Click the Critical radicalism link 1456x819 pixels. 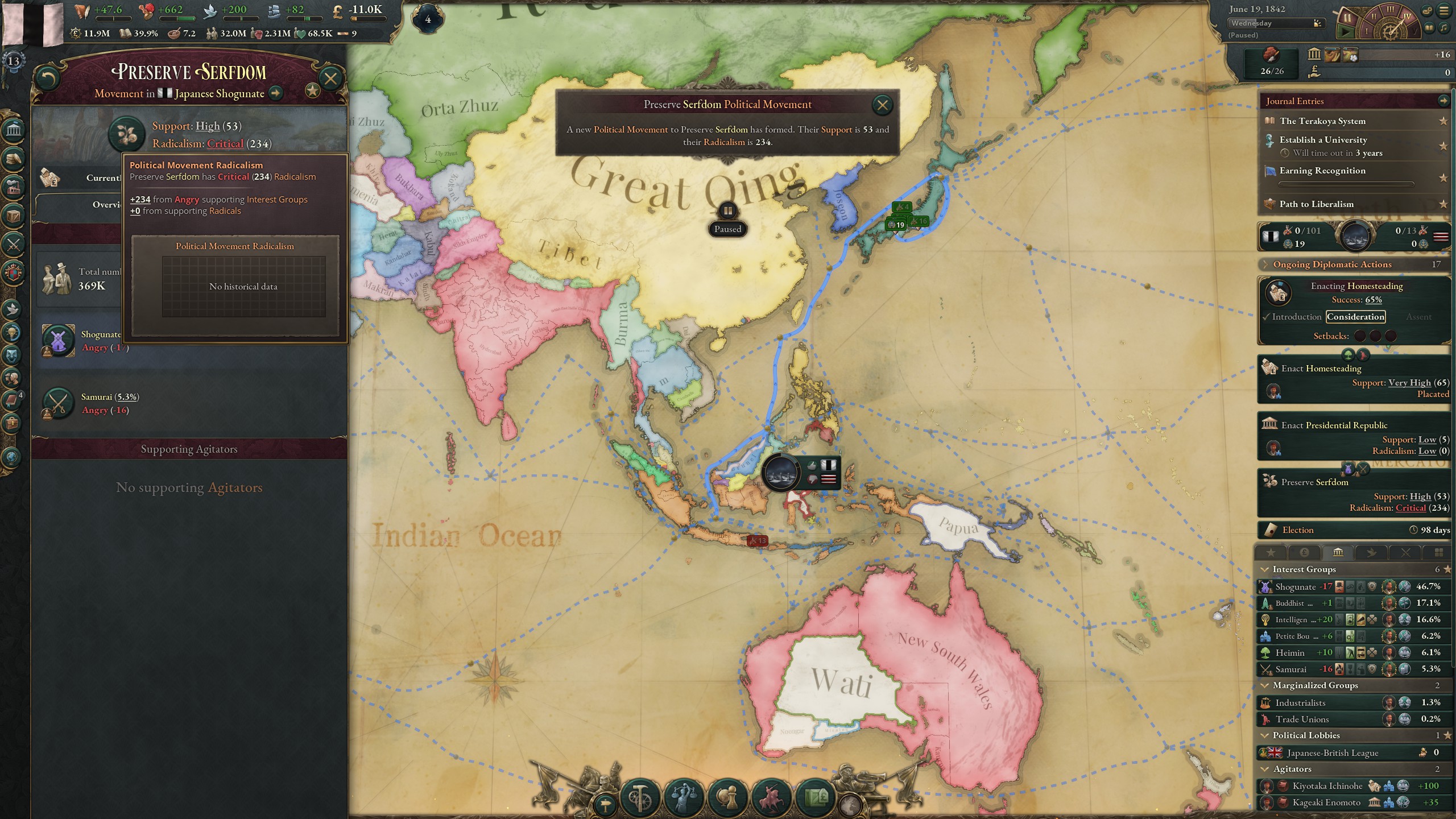[225, 143]
